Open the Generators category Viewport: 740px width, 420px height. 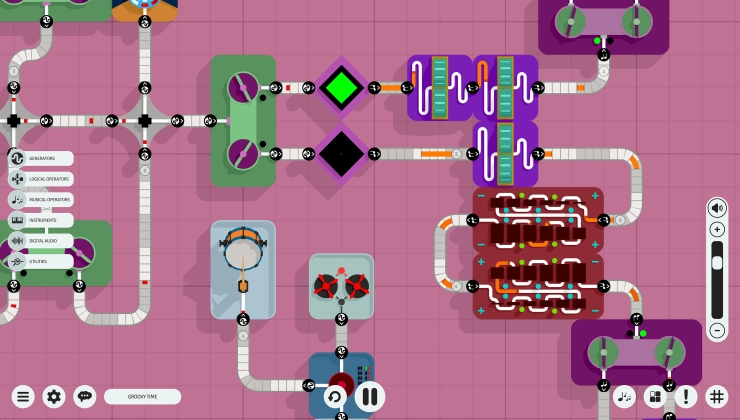pos(41,158)
